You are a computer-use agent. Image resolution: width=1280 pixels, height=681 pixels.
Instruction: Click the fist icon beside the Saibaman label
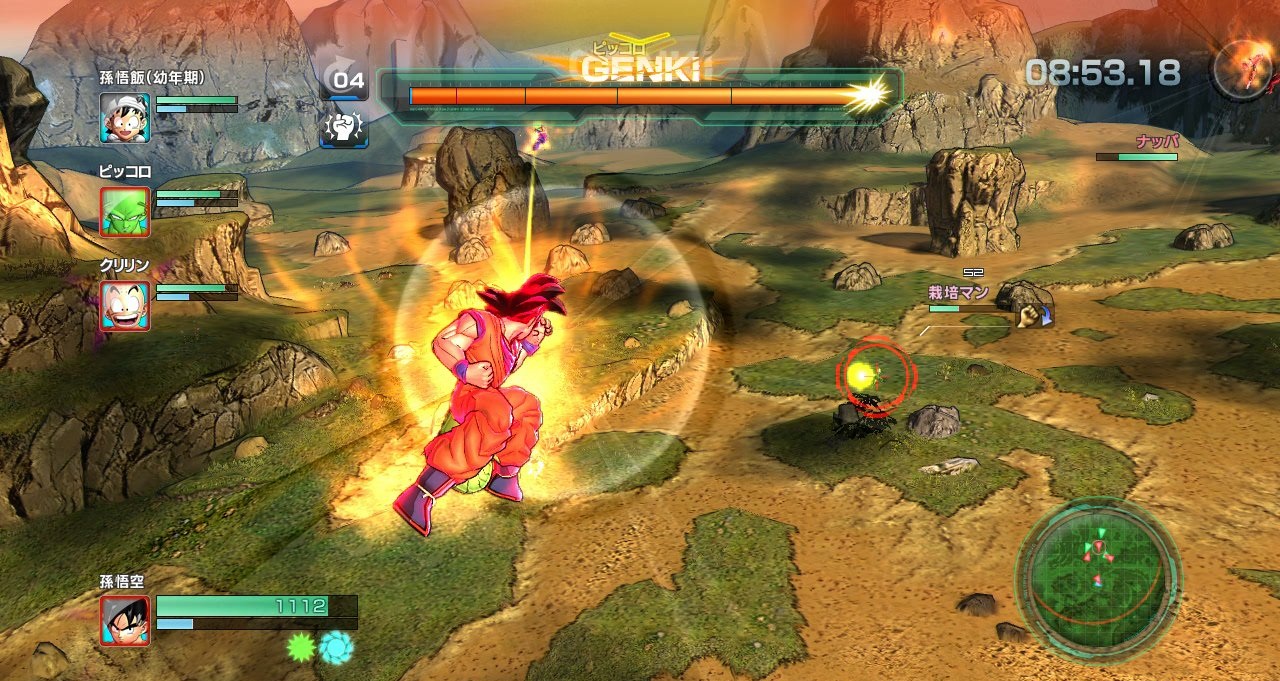click(1030, 316)
